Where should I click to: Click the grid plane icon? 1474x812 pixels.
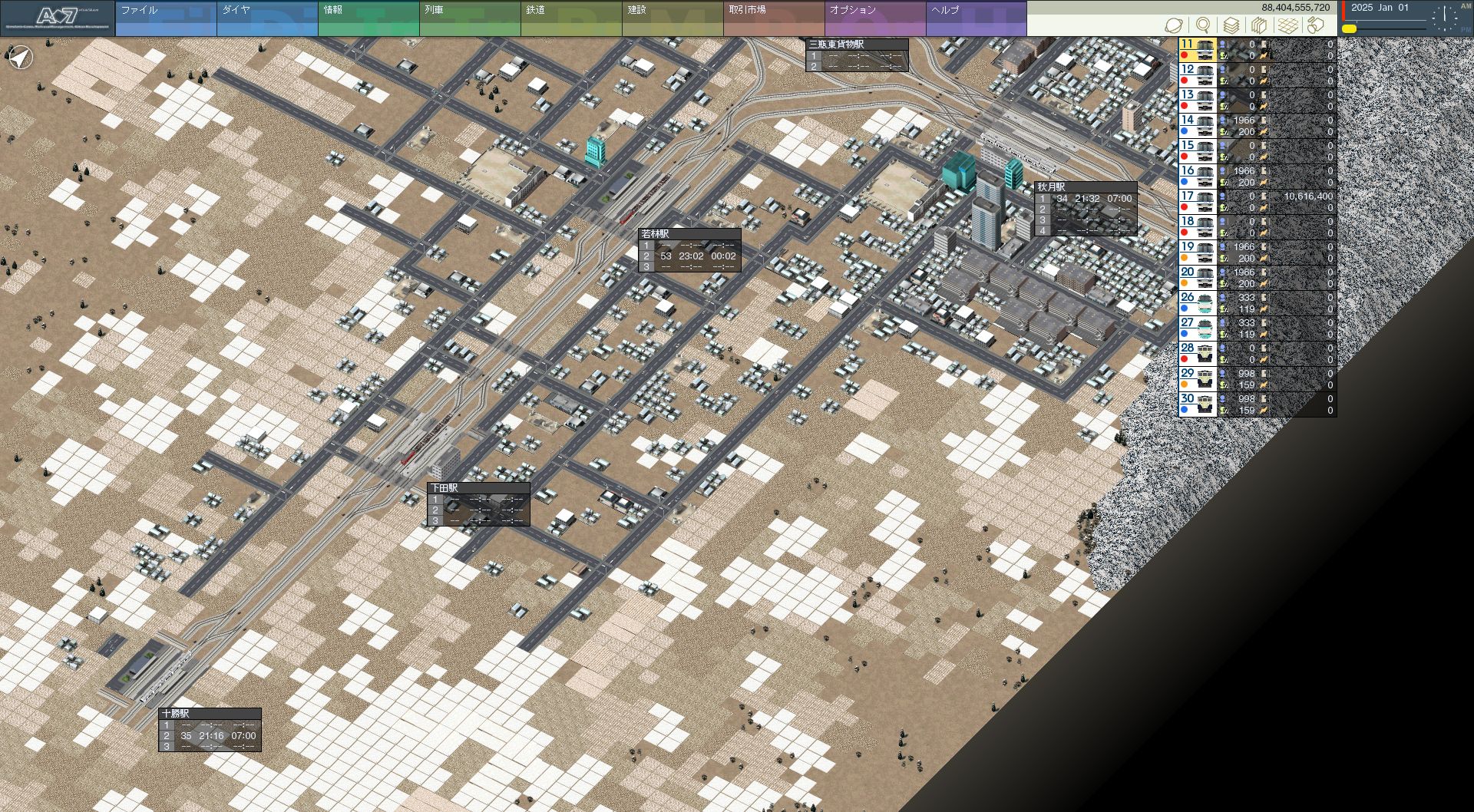tap(1287, 25)
